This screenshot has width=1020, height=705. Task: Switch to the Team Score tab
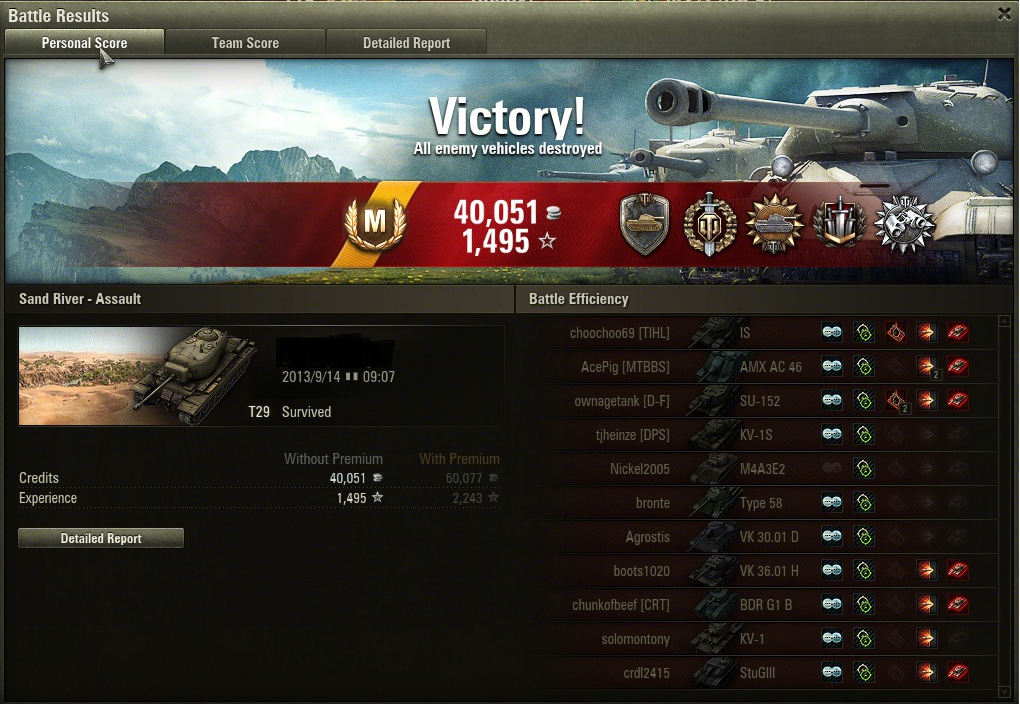[245, 43]
